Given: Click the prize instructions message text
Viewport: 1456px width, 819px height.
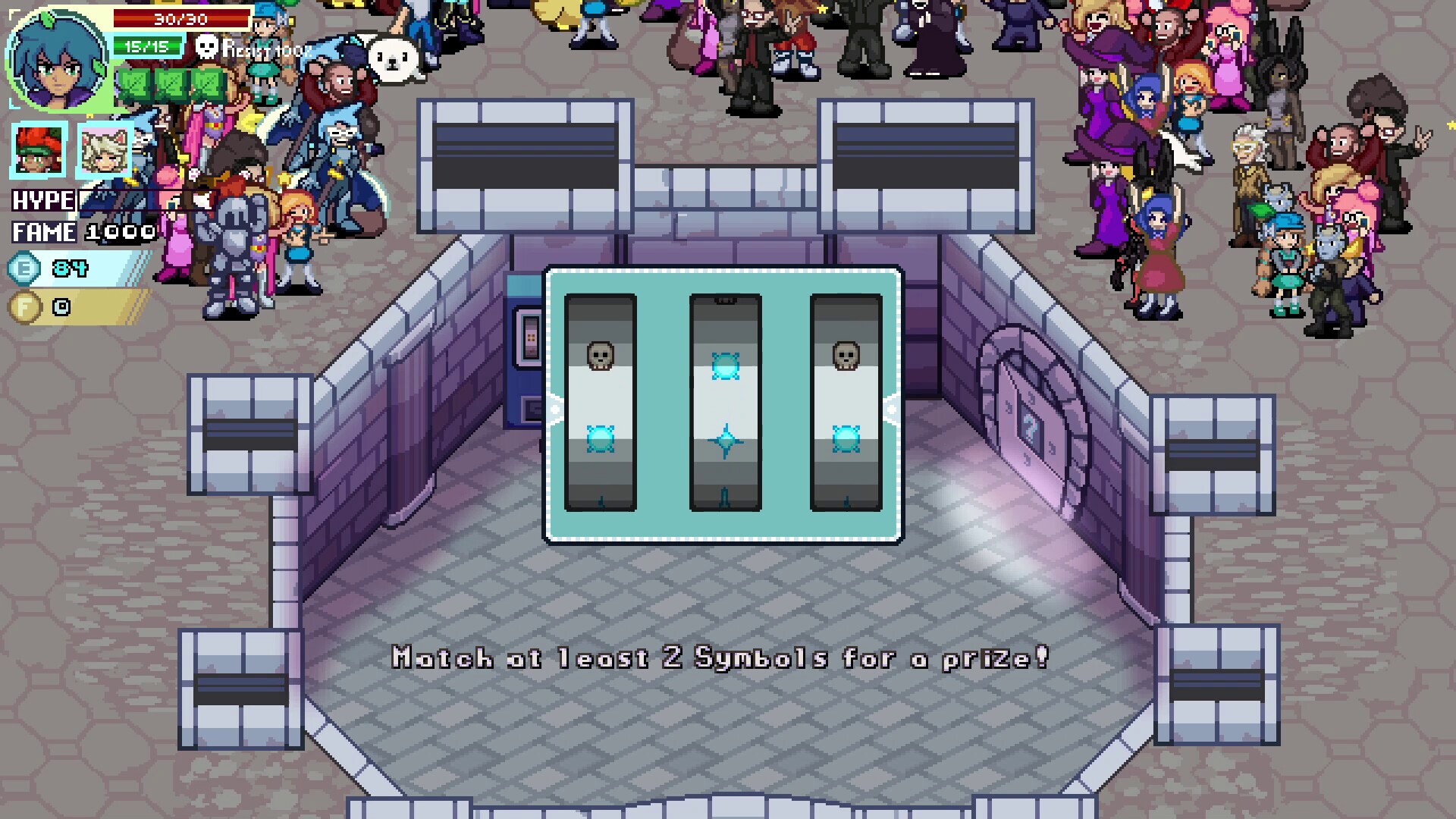Looking at the screenshot, I should pyautogui.click(x=719, y=658).
